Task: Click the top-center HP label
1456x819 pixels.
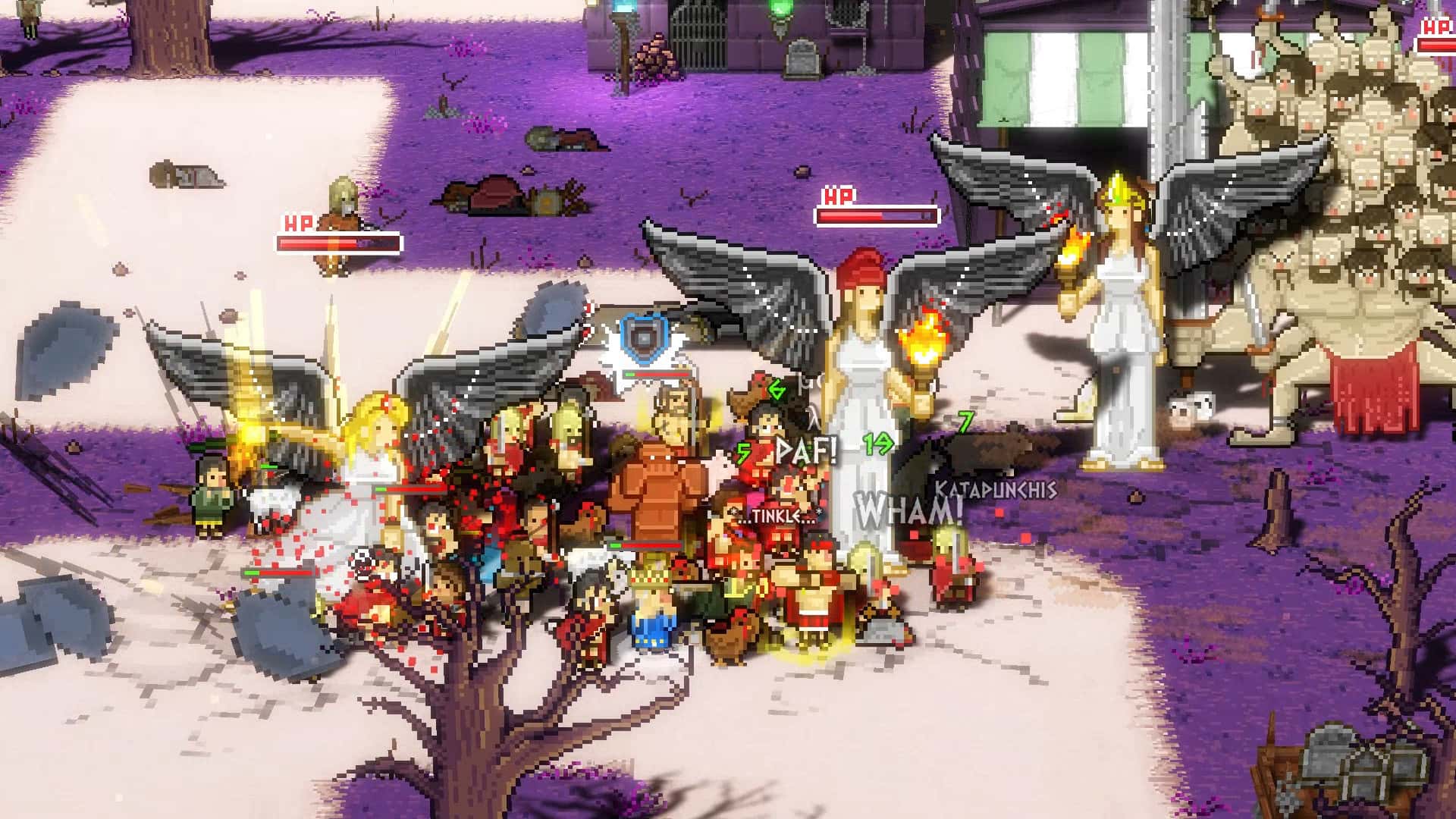Action: pyautogui.click(x=836, y=195)
